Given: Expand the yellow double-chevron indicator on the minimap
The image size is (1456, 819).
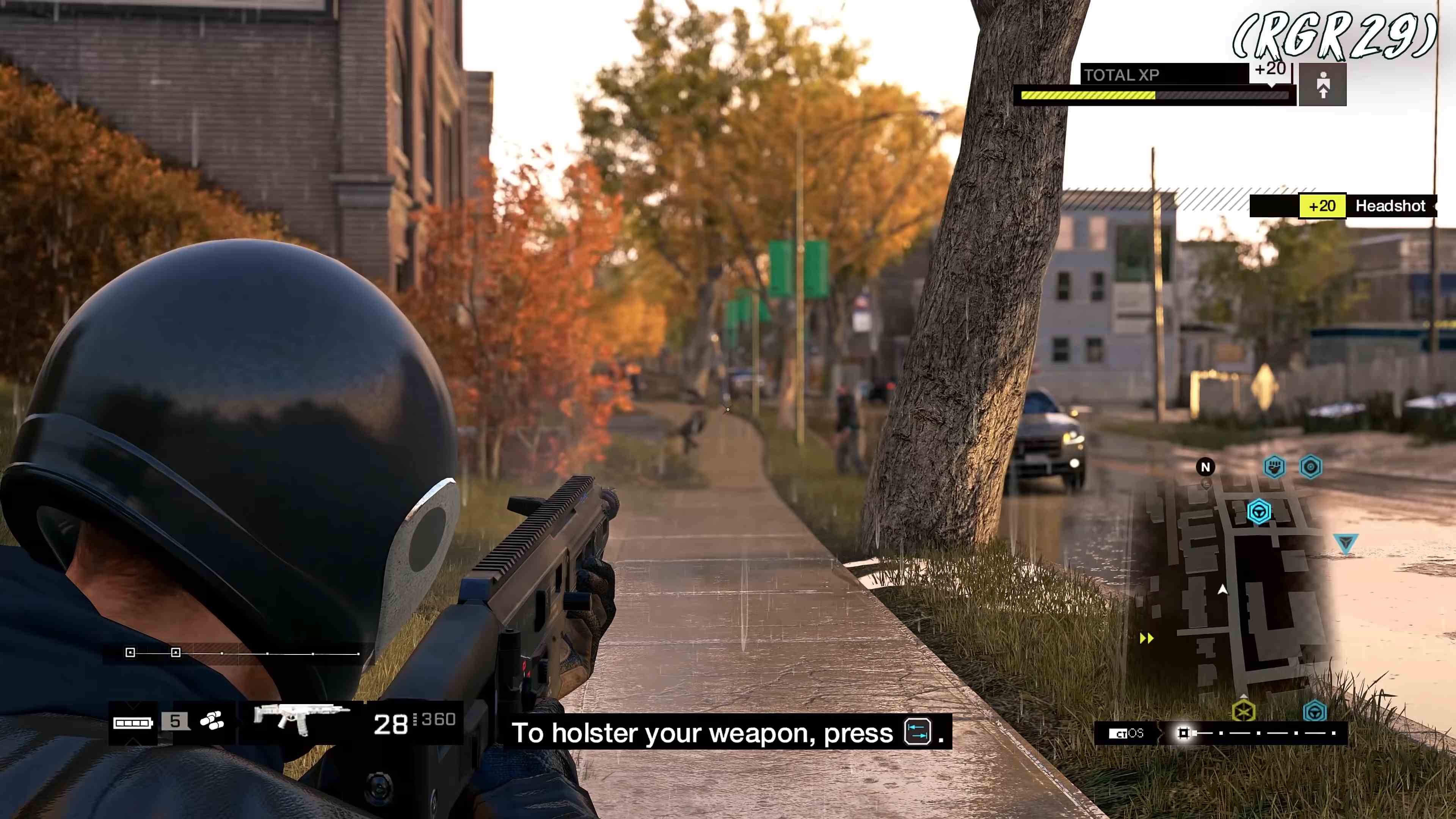Looking at the screenshot, I should coord(1146,638).
